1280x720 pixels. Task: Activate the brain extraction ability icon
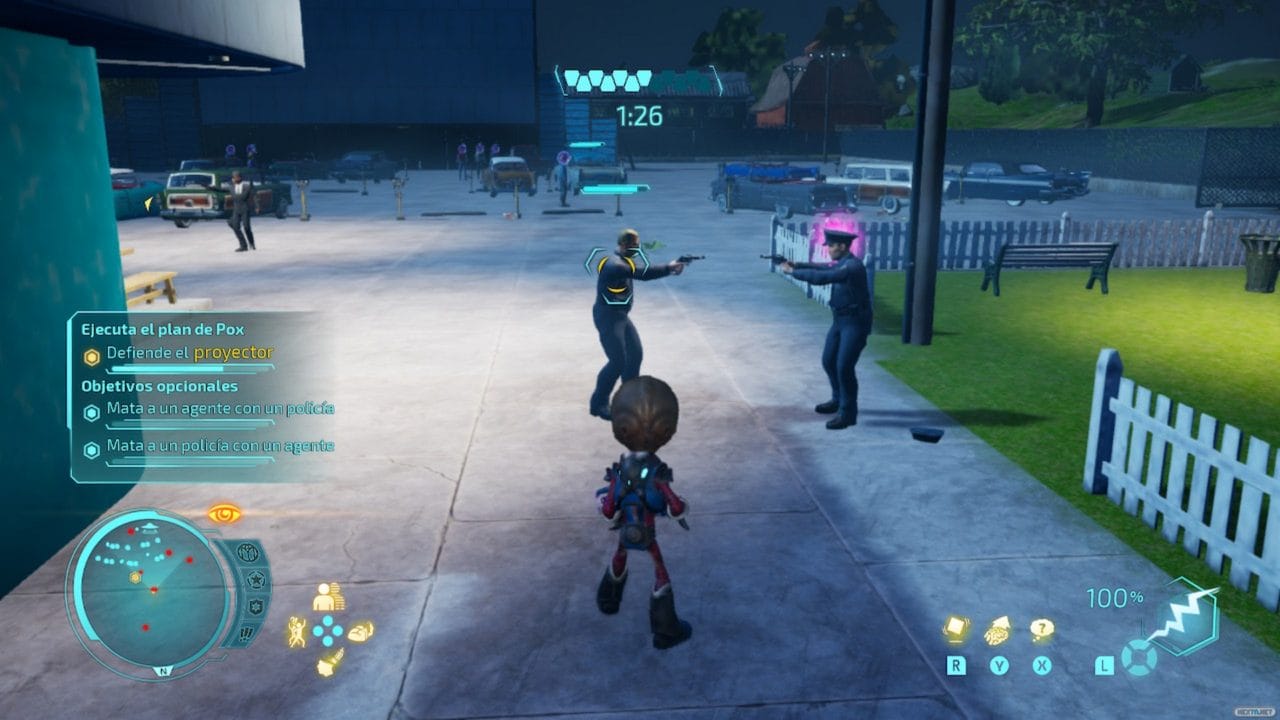point(998,630)
